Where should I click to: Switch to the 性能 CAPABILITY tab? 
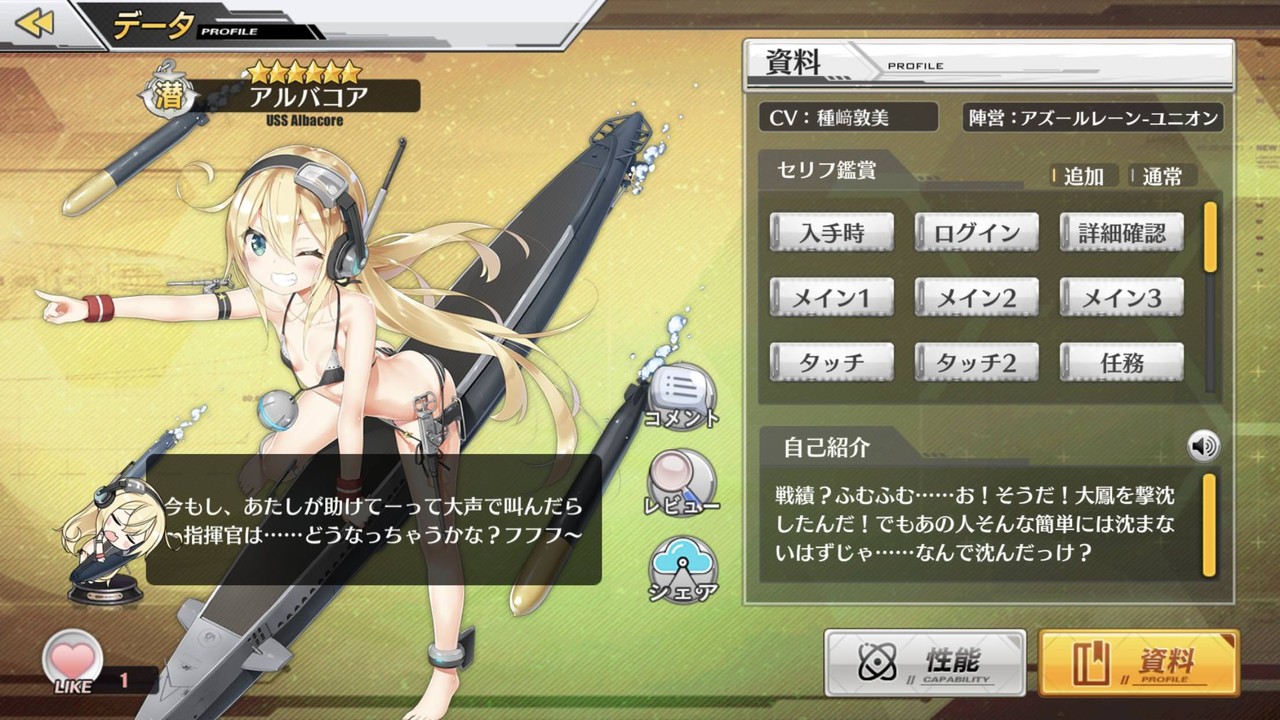click(924, 663)
